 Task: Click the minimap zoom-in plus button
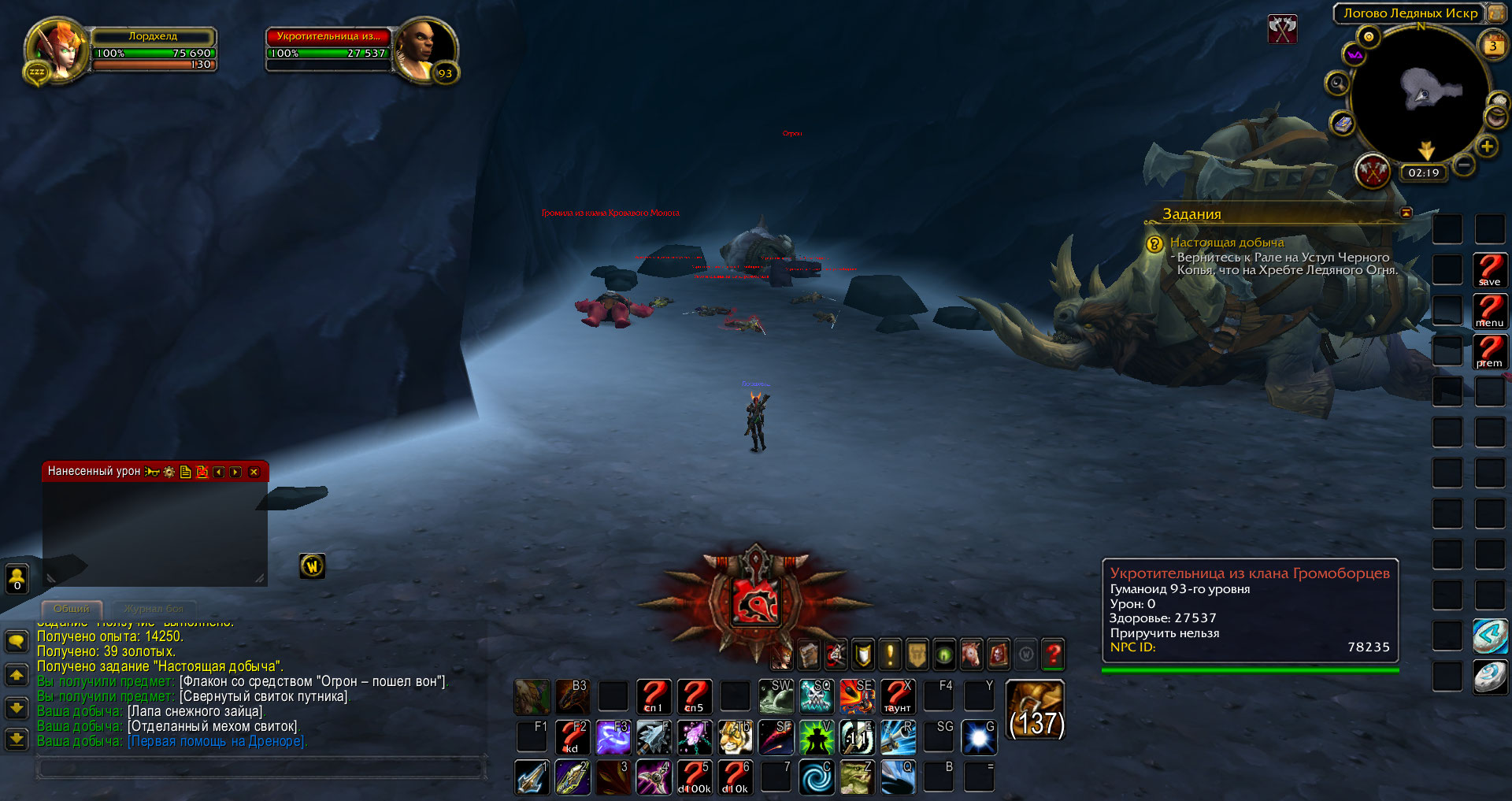1487,146
